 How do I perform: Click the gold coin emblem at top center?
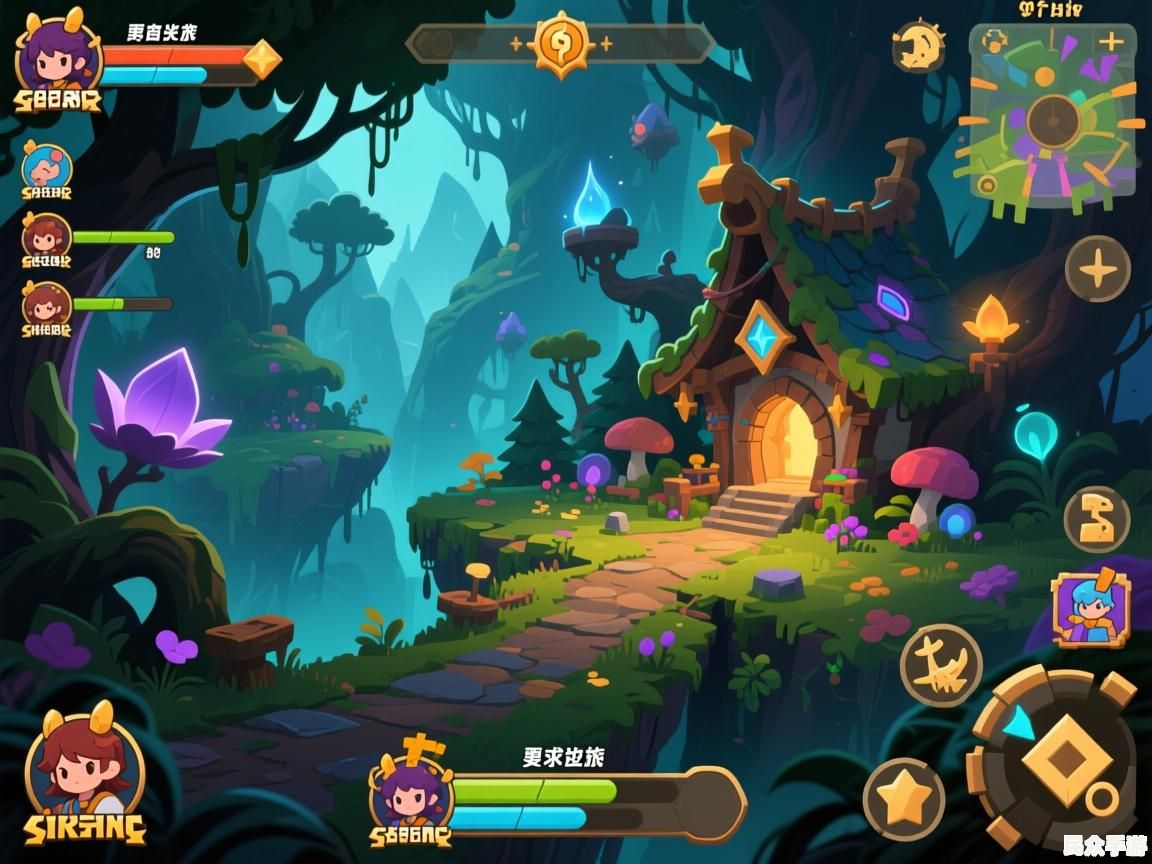tap(558, 44)
